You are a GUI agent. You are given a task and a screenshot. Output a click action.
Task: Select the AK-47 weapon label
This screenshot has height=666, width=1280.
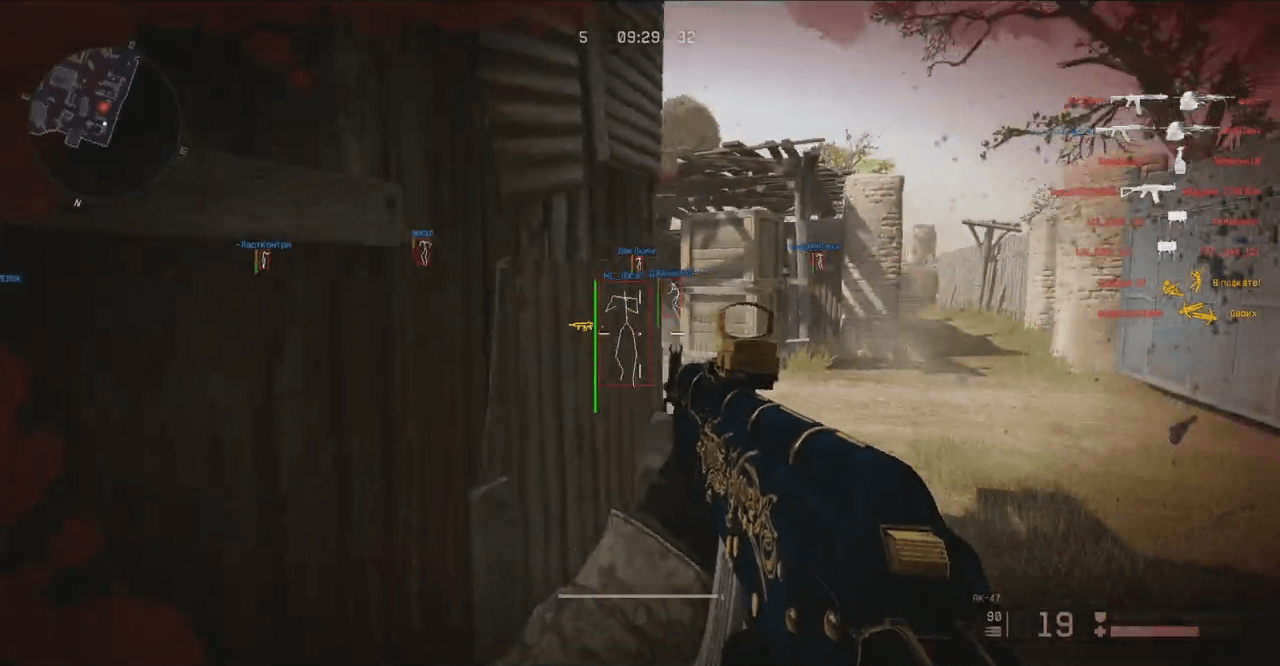[x=986, y=598]
